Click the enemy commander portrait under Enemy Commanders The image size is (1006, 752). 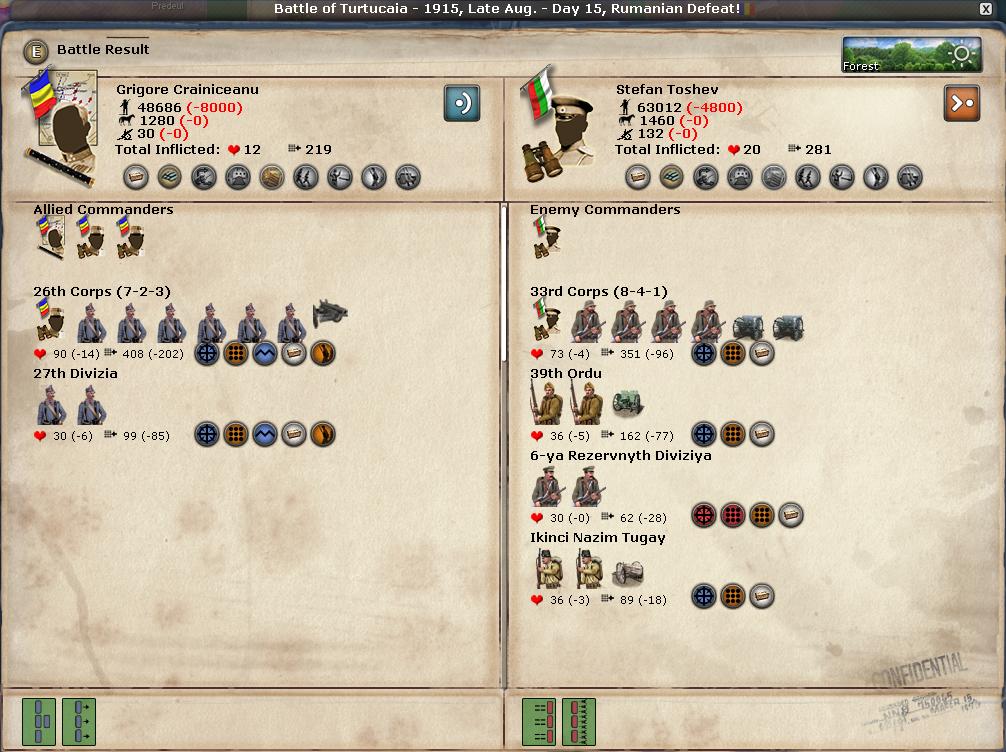[546, 239]
